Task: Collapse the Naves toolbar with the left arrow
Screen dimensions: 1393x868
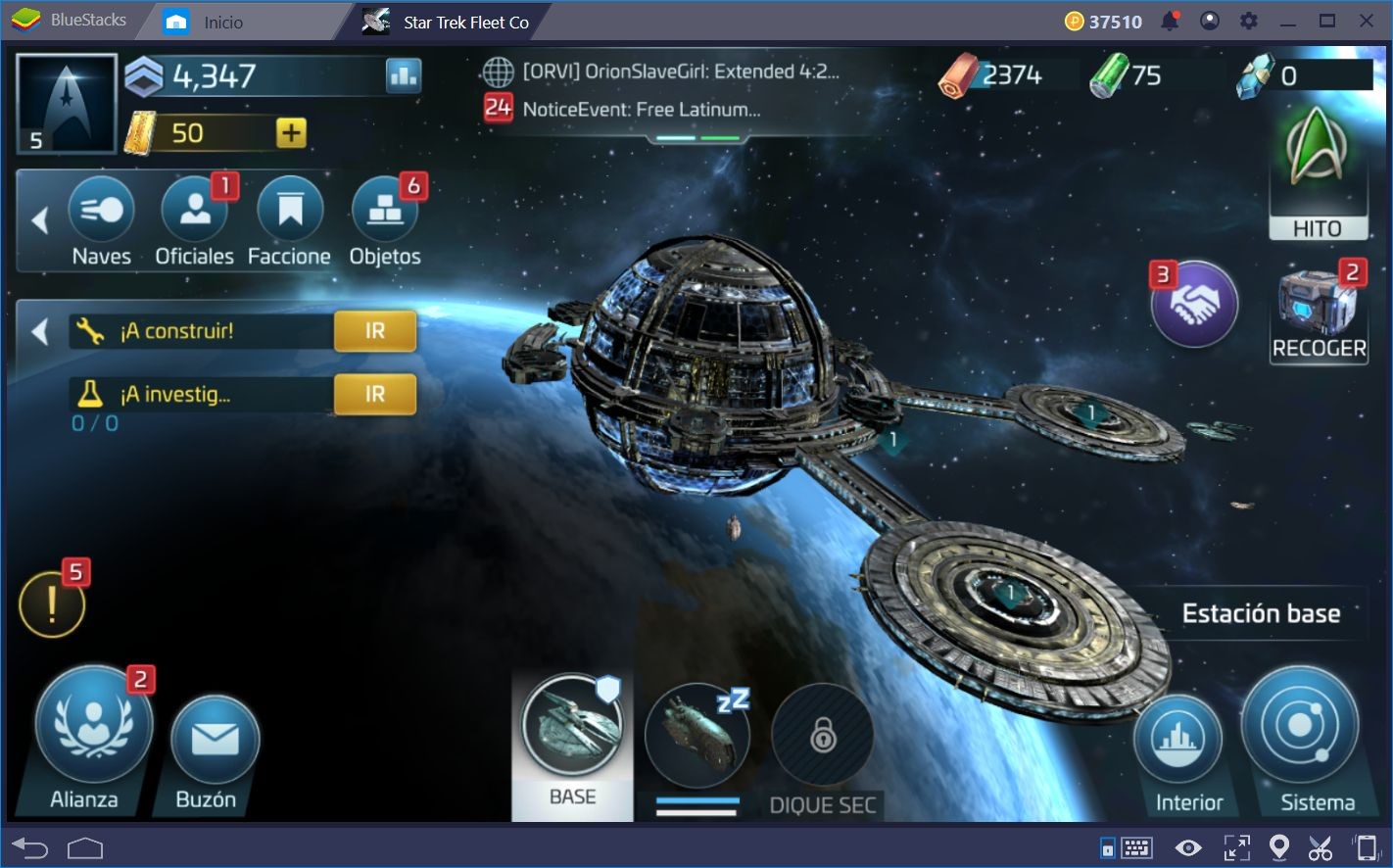Action: (x=39, y=220)
